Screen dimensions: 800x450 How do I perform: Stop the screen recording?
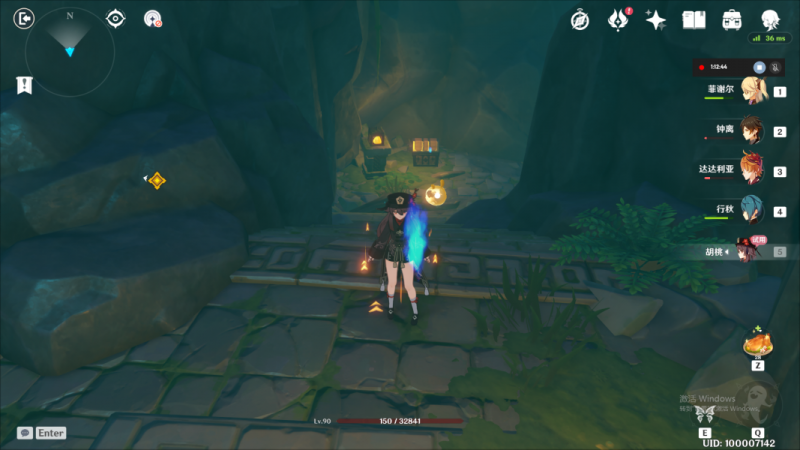(x=759, y=67)
